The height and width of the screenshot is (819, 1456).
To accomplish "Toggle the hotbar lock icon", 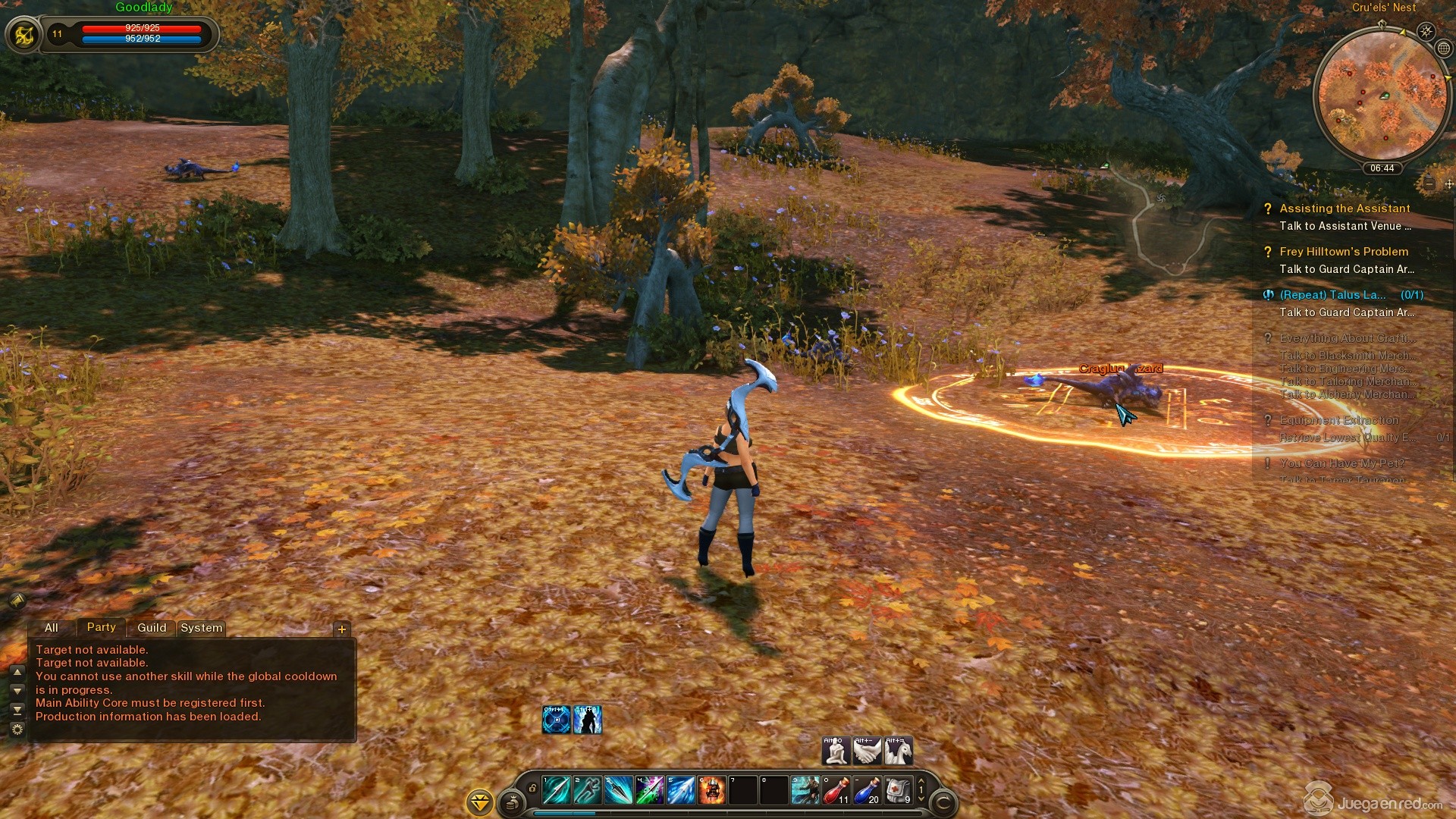I will point(532,789).
